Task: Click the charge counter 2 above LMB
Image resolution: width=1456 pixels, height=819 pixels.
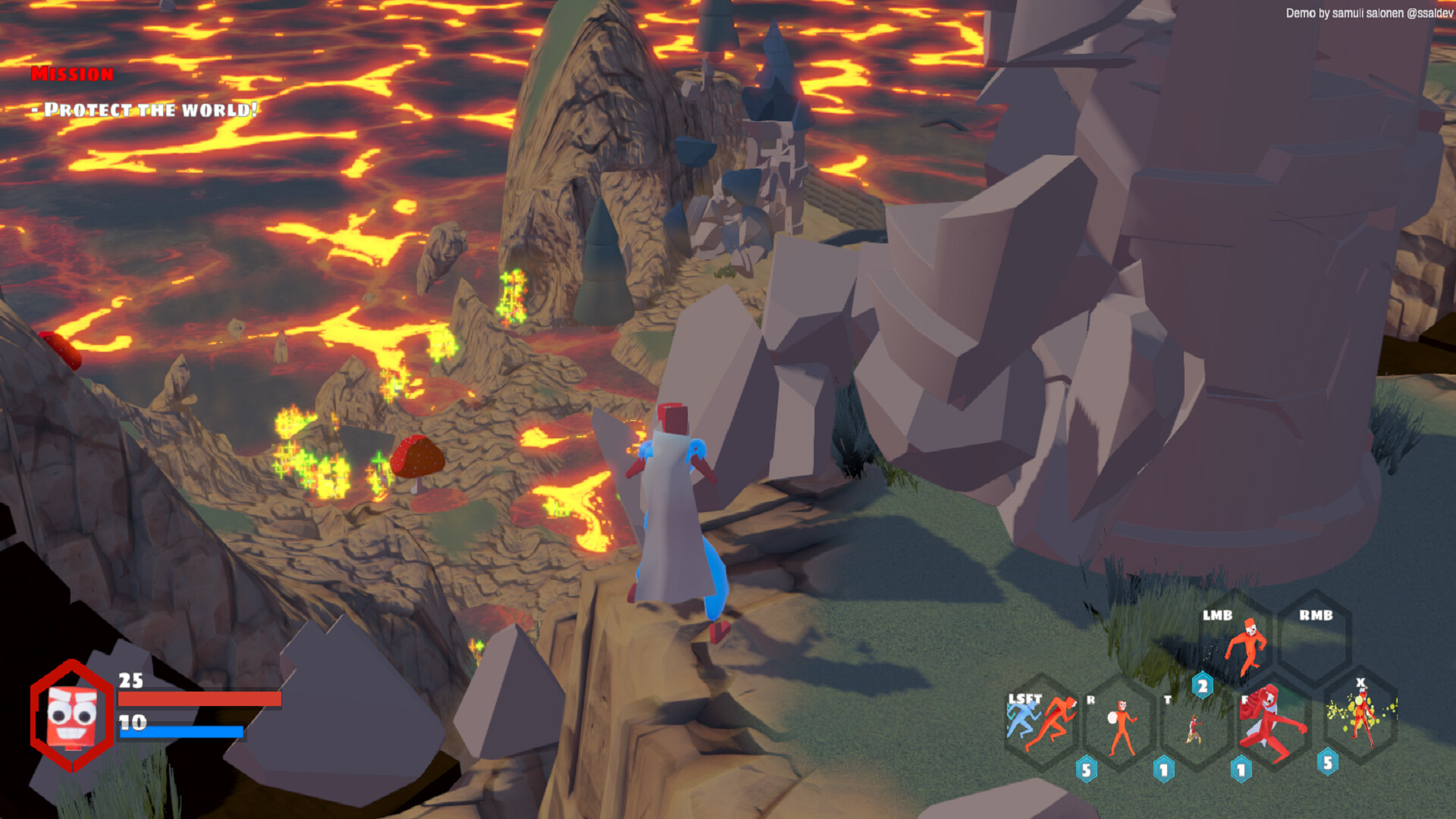Action: coord(1203,686)
